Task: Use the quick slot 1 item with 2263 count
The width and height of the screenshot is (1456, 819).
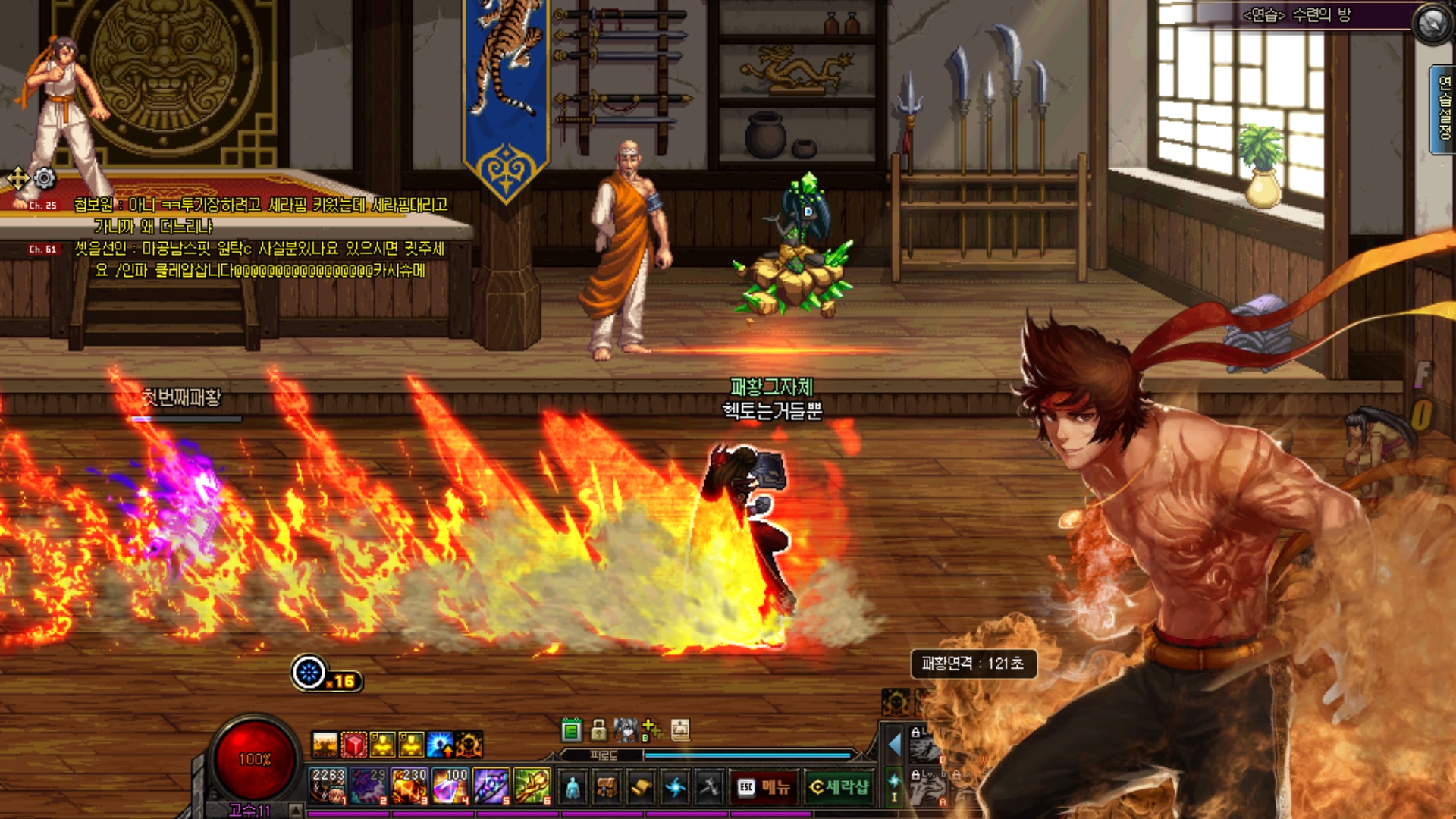Action: tap(328, 785)
